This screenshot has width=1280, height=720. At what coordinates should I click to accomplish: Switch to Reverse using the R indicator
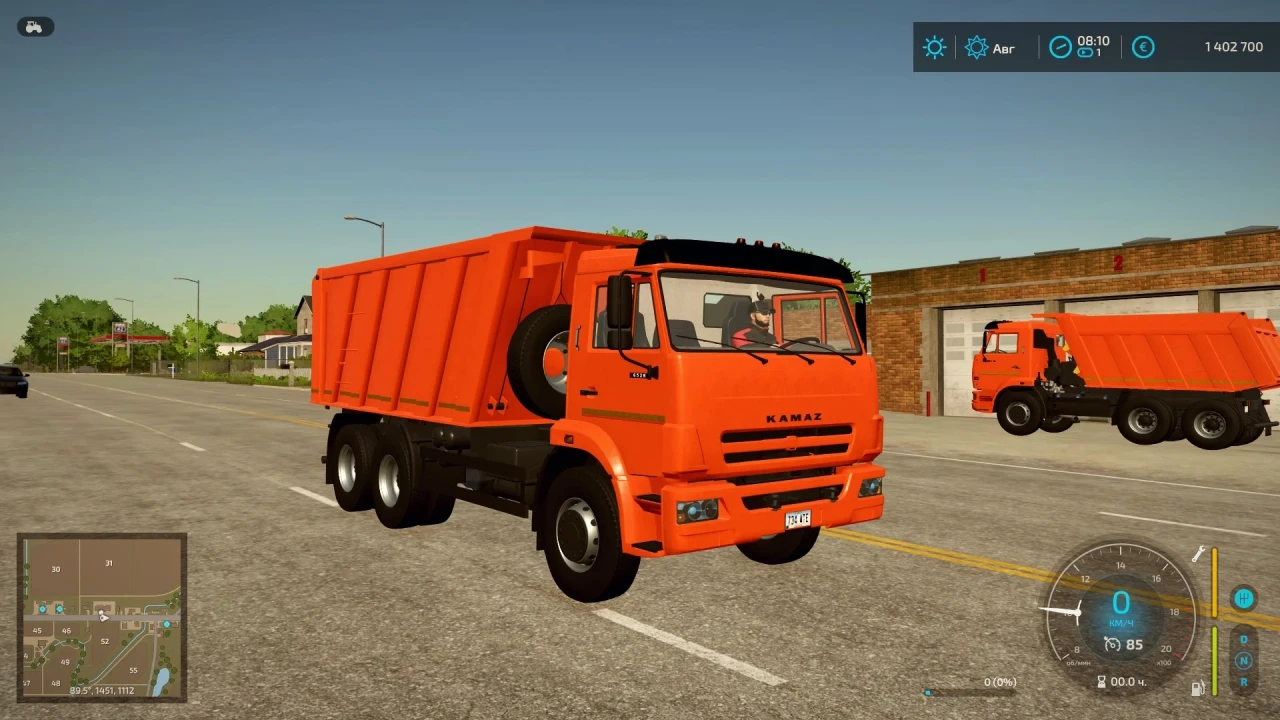tap(1244, 682)
